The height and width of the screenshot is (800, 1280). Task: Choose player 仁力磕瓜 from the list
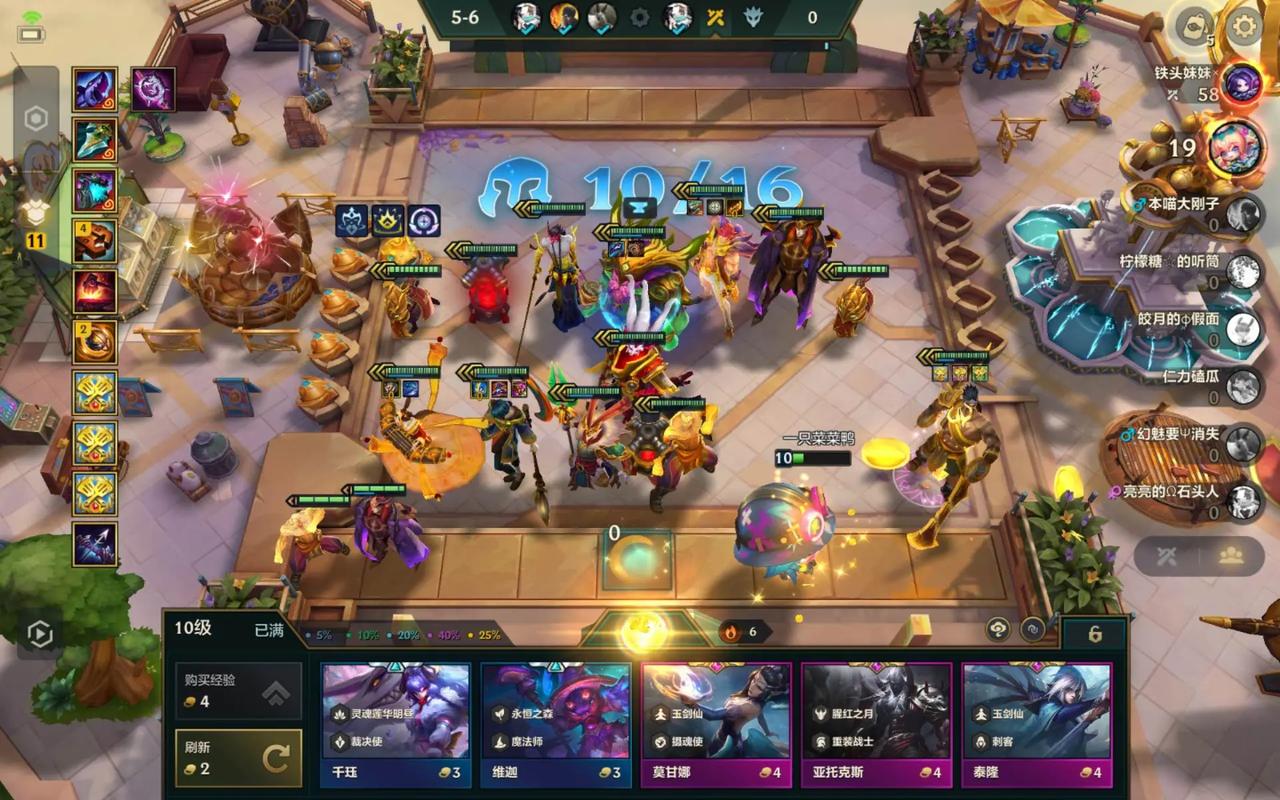(1243, 386)
